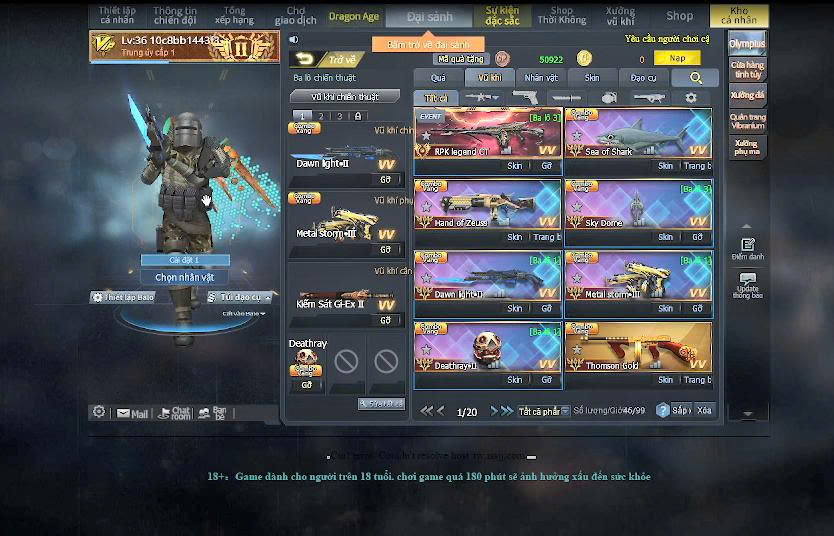This screenshot has width=834, height=536.
Task: Click the magnifying glass search button
Action: [x=695, y=77]
